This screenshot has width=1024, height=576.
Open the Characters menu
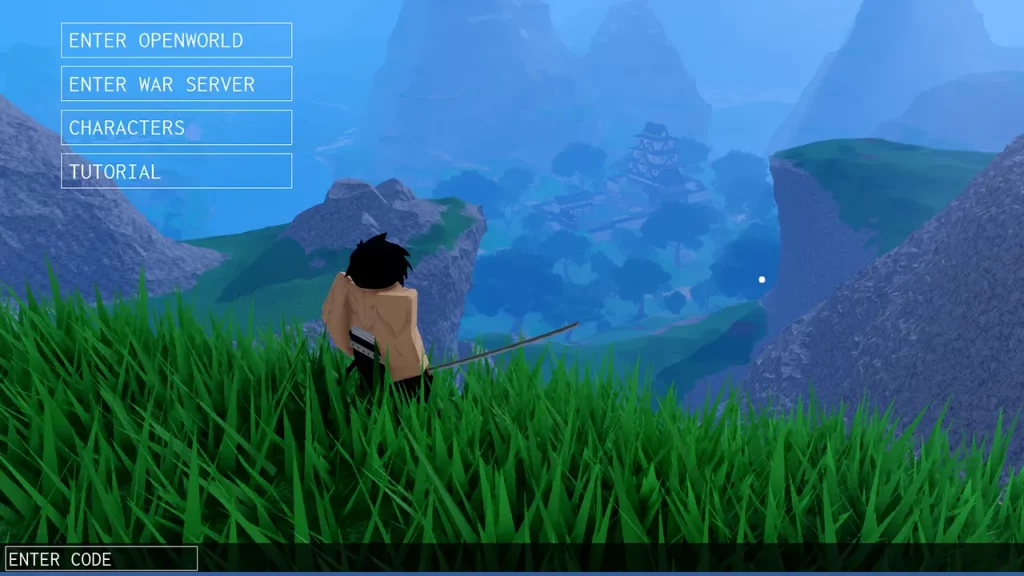(176, 127)
